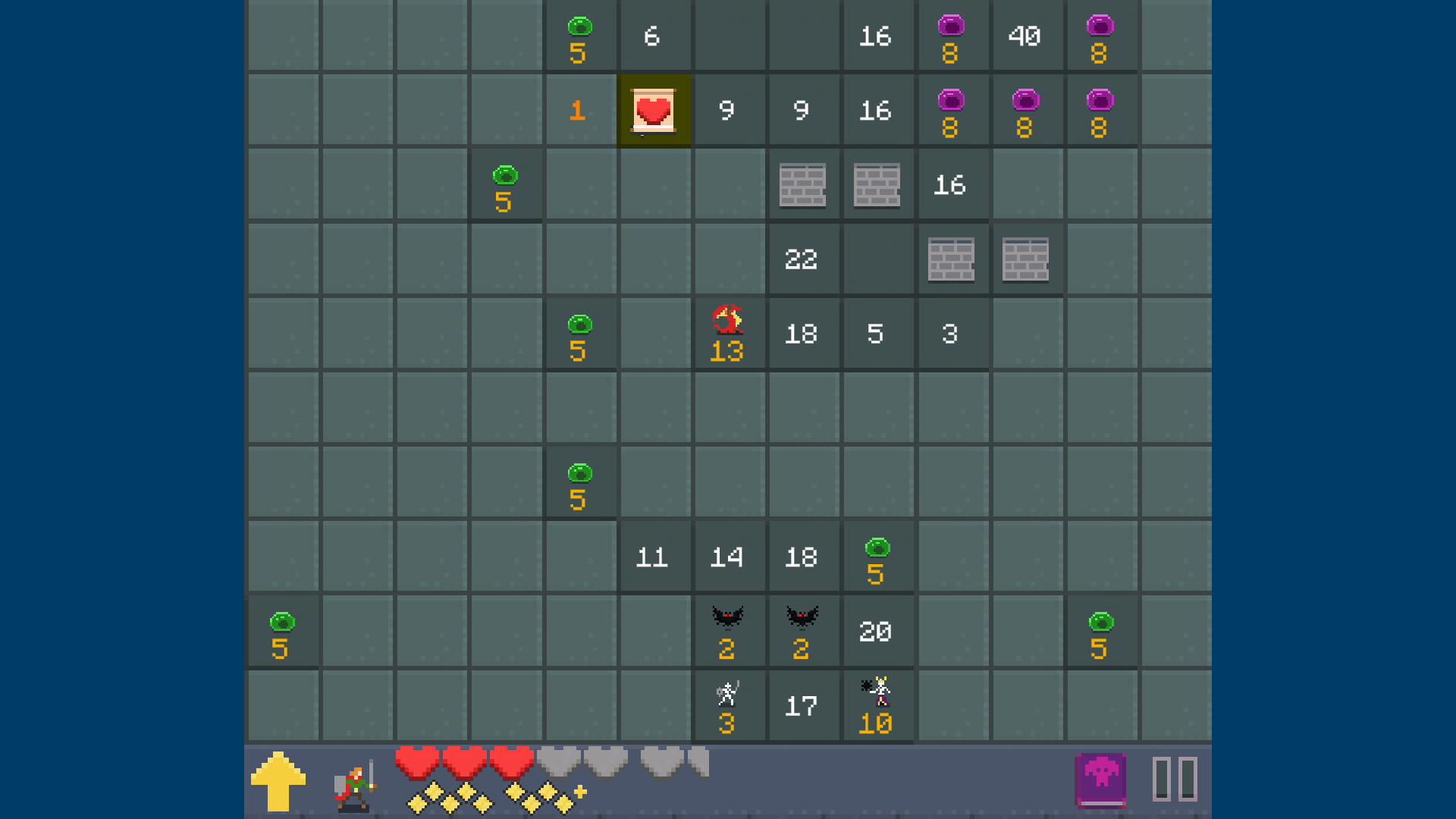
Task: Collect the green slime above the bats
Action: (x=877, y=556)
